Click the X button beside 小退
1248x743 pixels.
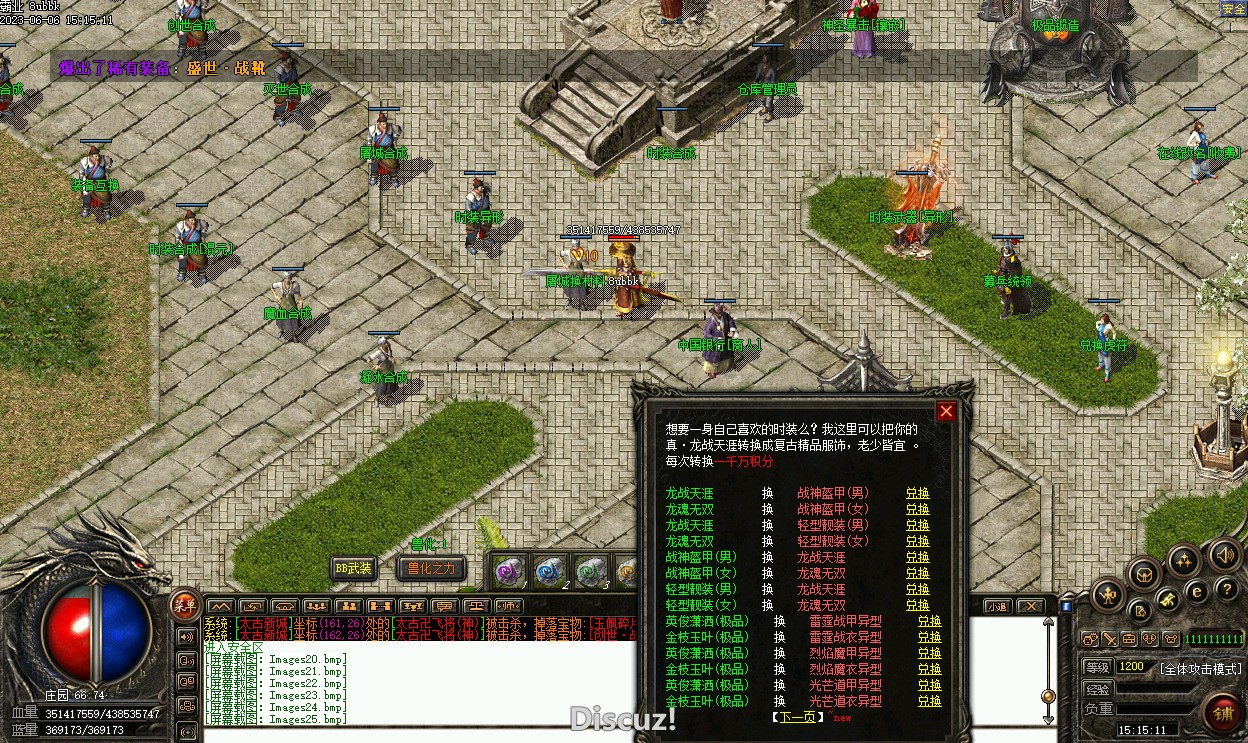coord(1030,606)
